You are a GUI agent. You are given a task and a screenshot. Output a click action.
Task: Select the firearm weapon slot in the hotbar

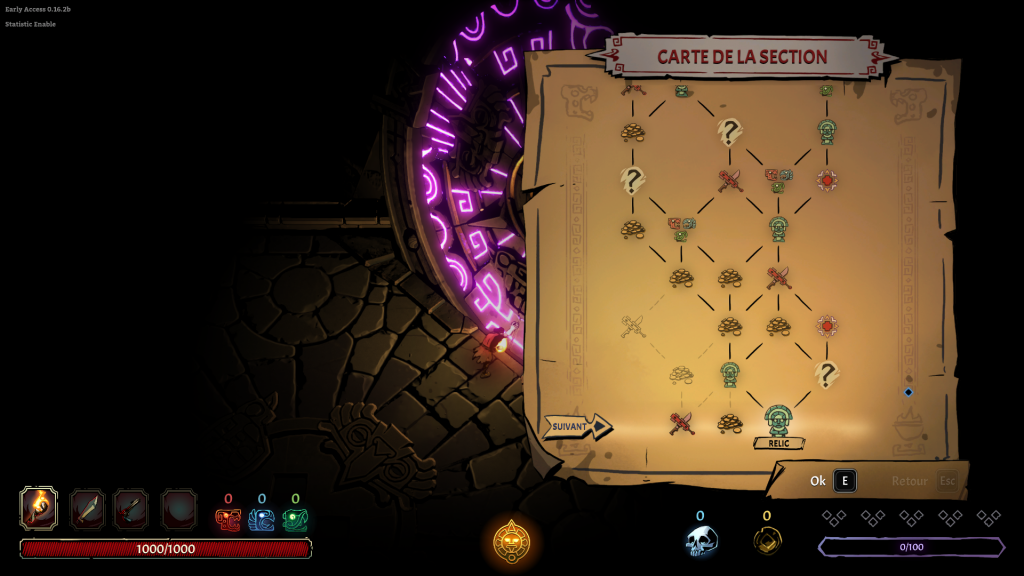pyautogui.click(x=131, y=509)
